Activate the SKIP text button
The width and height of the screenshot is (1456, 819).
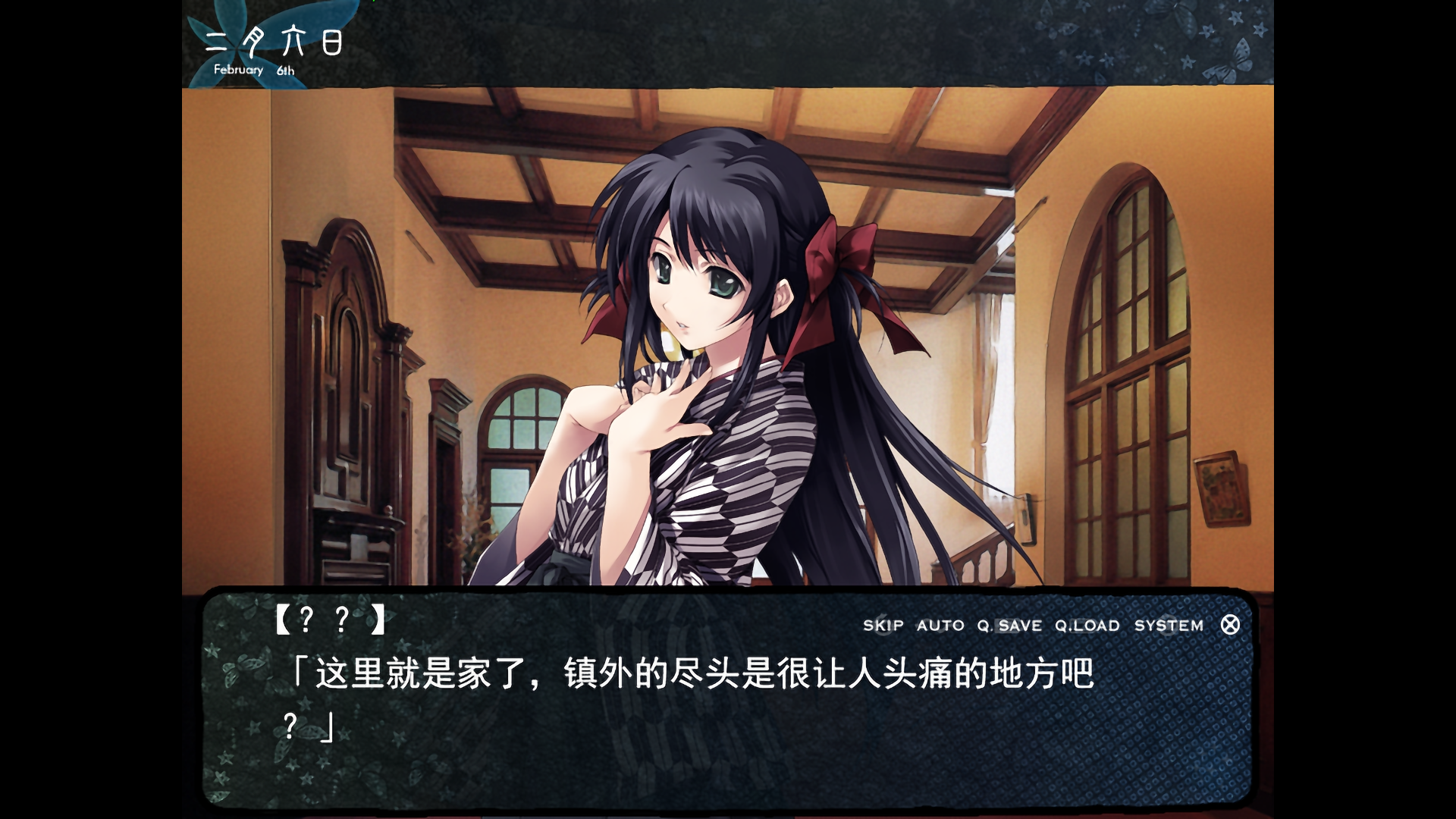coord(883,626)
